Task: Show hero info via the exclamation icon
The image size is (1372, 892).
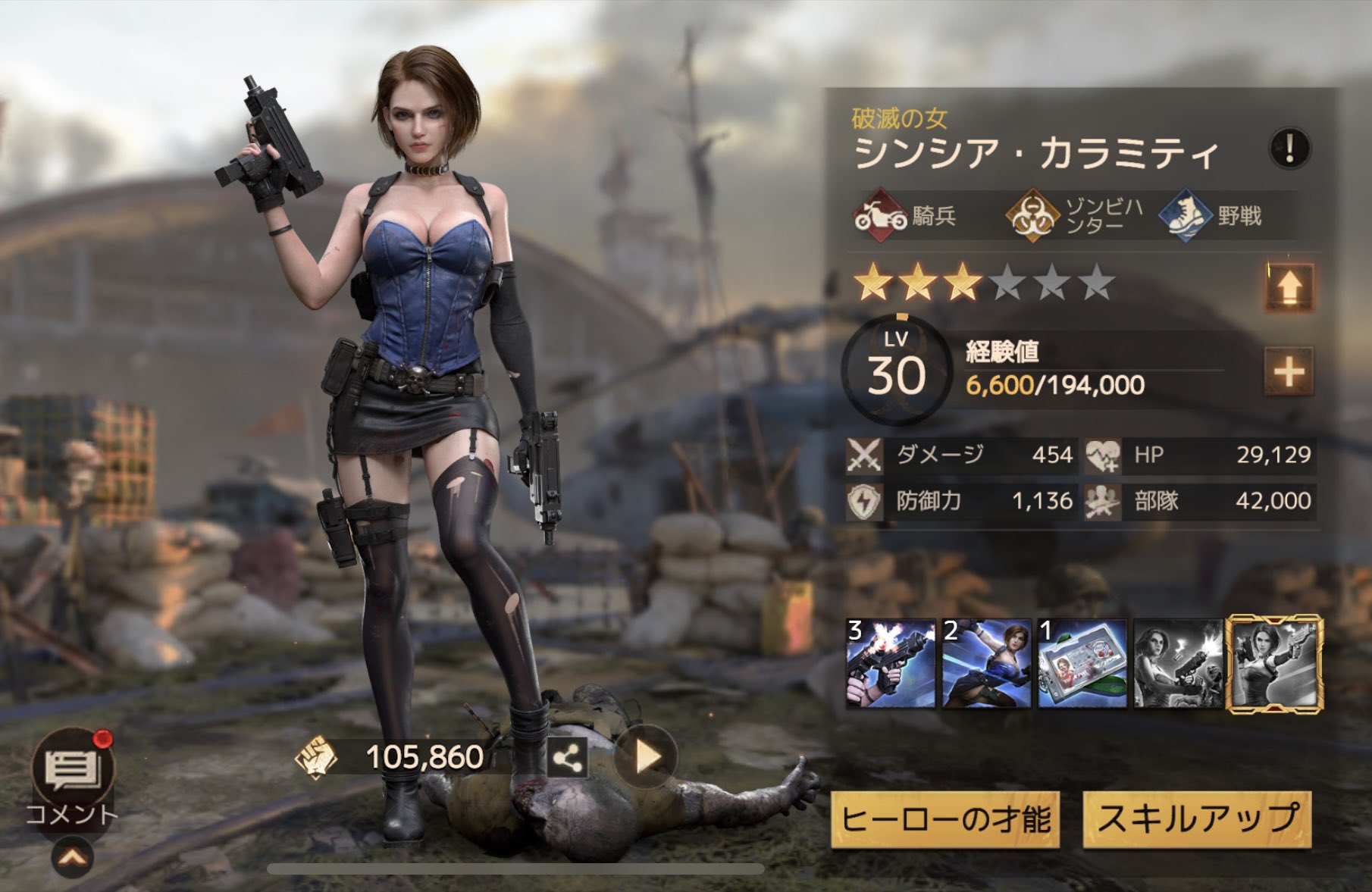Action: point(1289,148)
